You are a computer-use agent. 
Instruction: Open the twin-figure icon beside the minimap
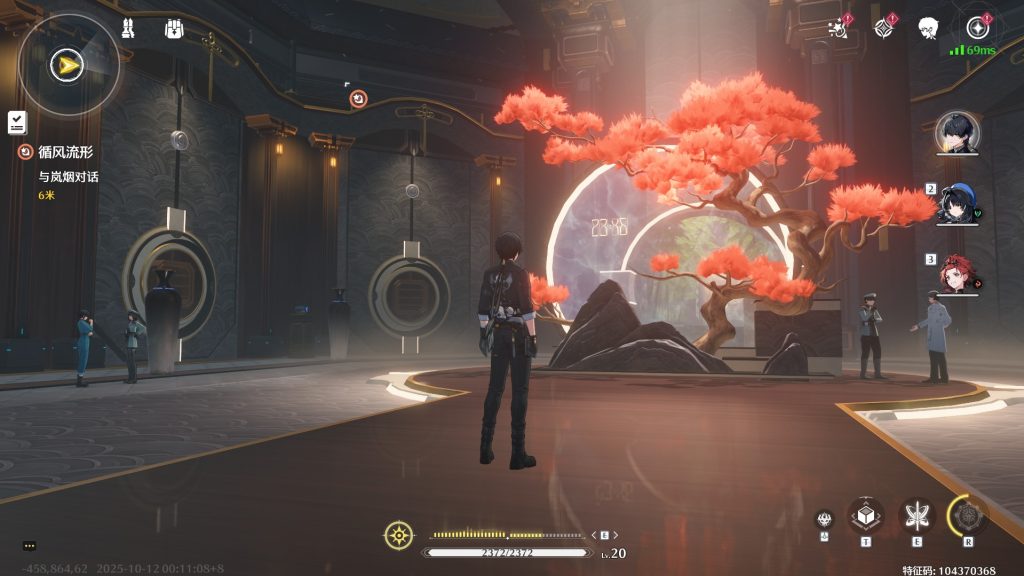pyautogui.click(x=128, y=29)
